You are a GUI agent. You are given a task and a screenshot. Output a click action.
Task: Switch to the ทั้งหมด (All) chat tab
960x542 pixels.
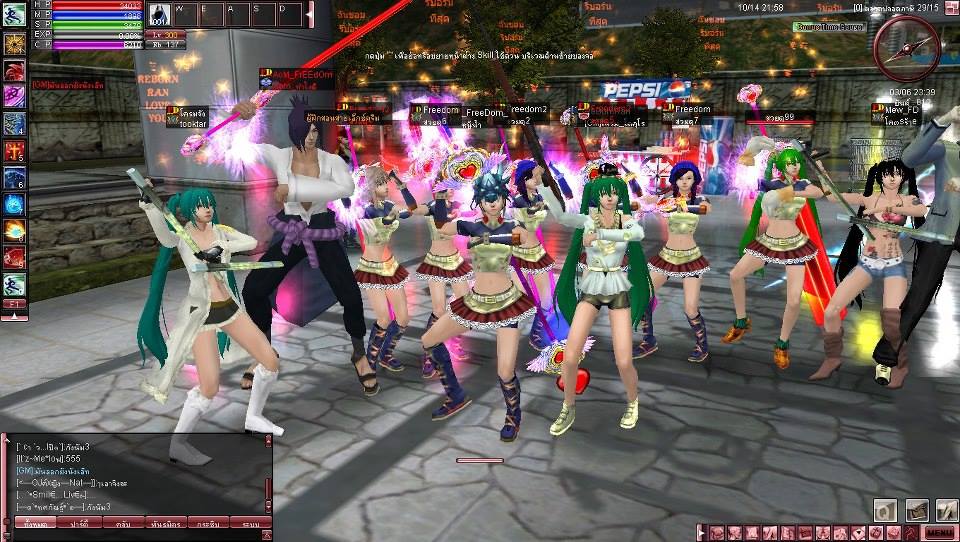point(36,522)
